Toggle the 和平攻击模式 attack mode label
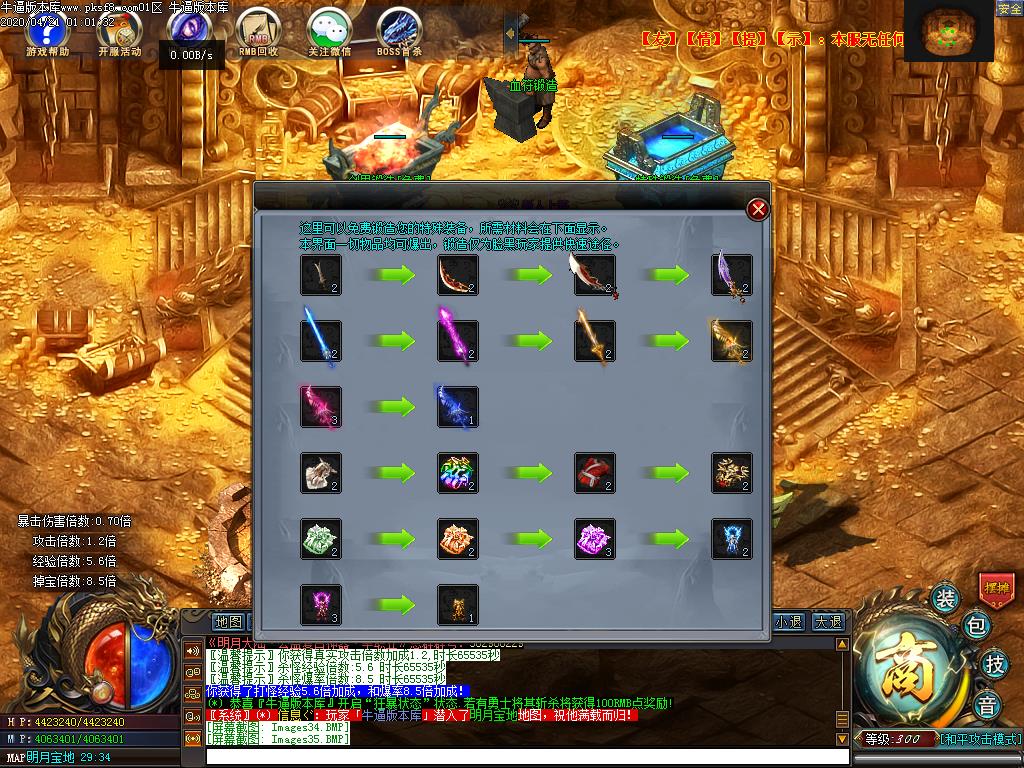 tap(979, 739)
